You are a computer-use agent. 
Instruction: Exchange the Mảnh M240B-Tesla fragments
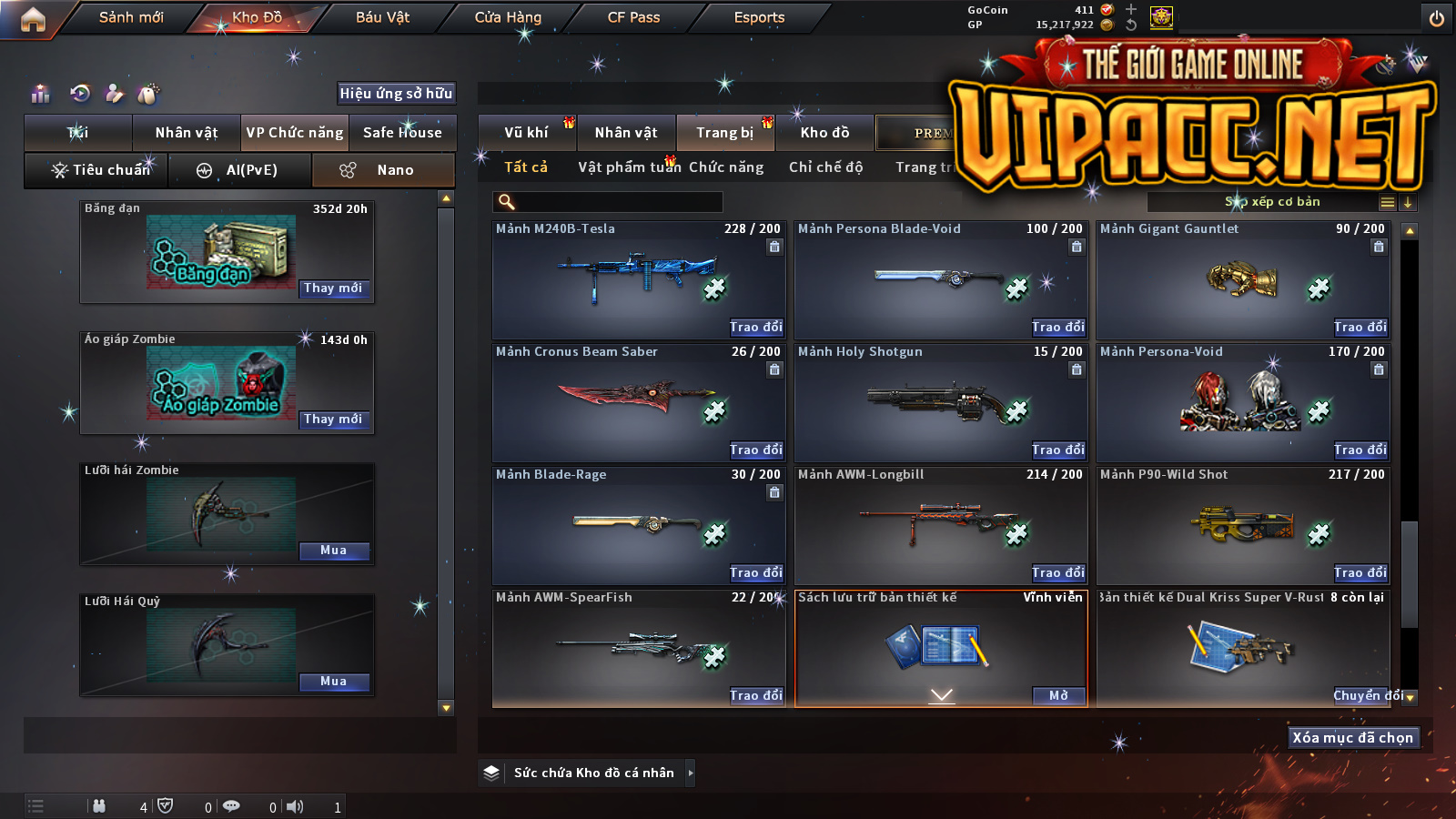click(755, 327)
